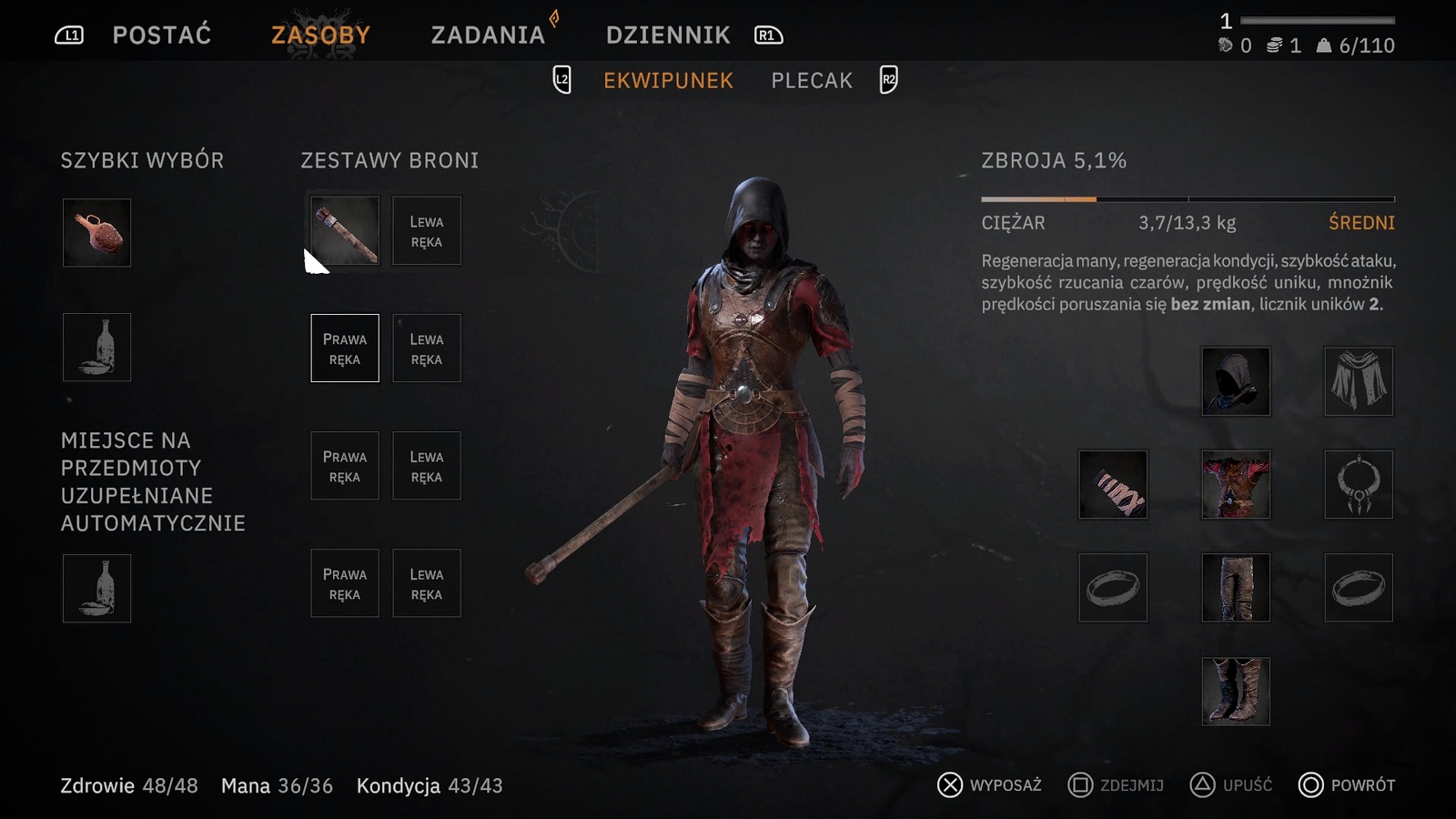
Task: Show the Ekwipunek sub-tab
Action: tap(668, 81)
